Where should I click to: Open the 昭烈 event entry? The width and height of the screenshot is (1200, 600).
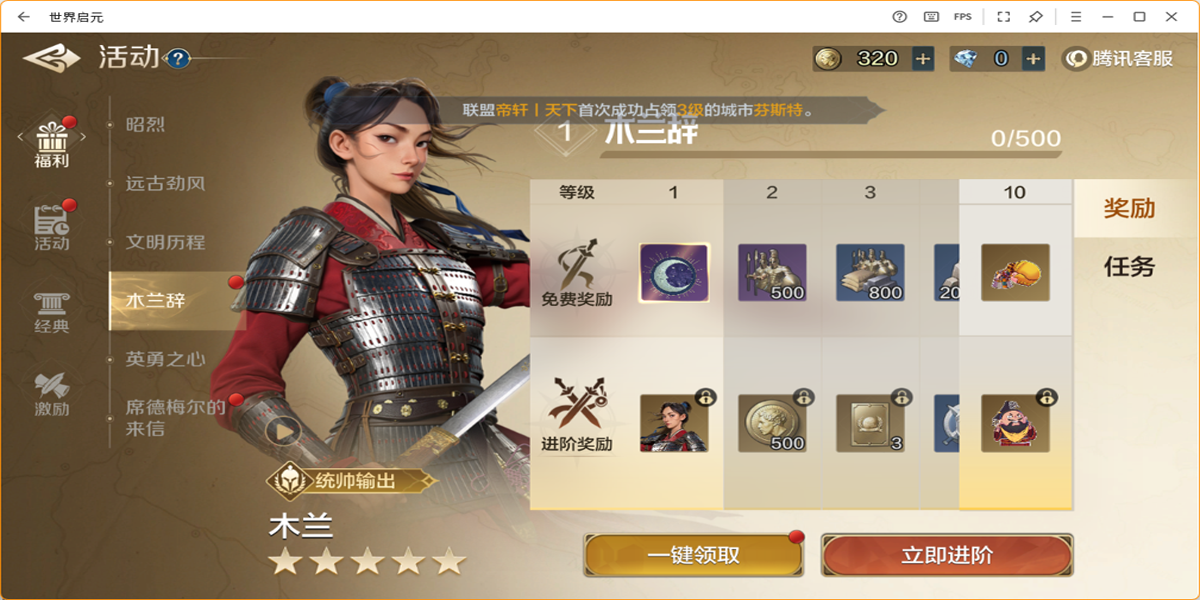point(146,125)
